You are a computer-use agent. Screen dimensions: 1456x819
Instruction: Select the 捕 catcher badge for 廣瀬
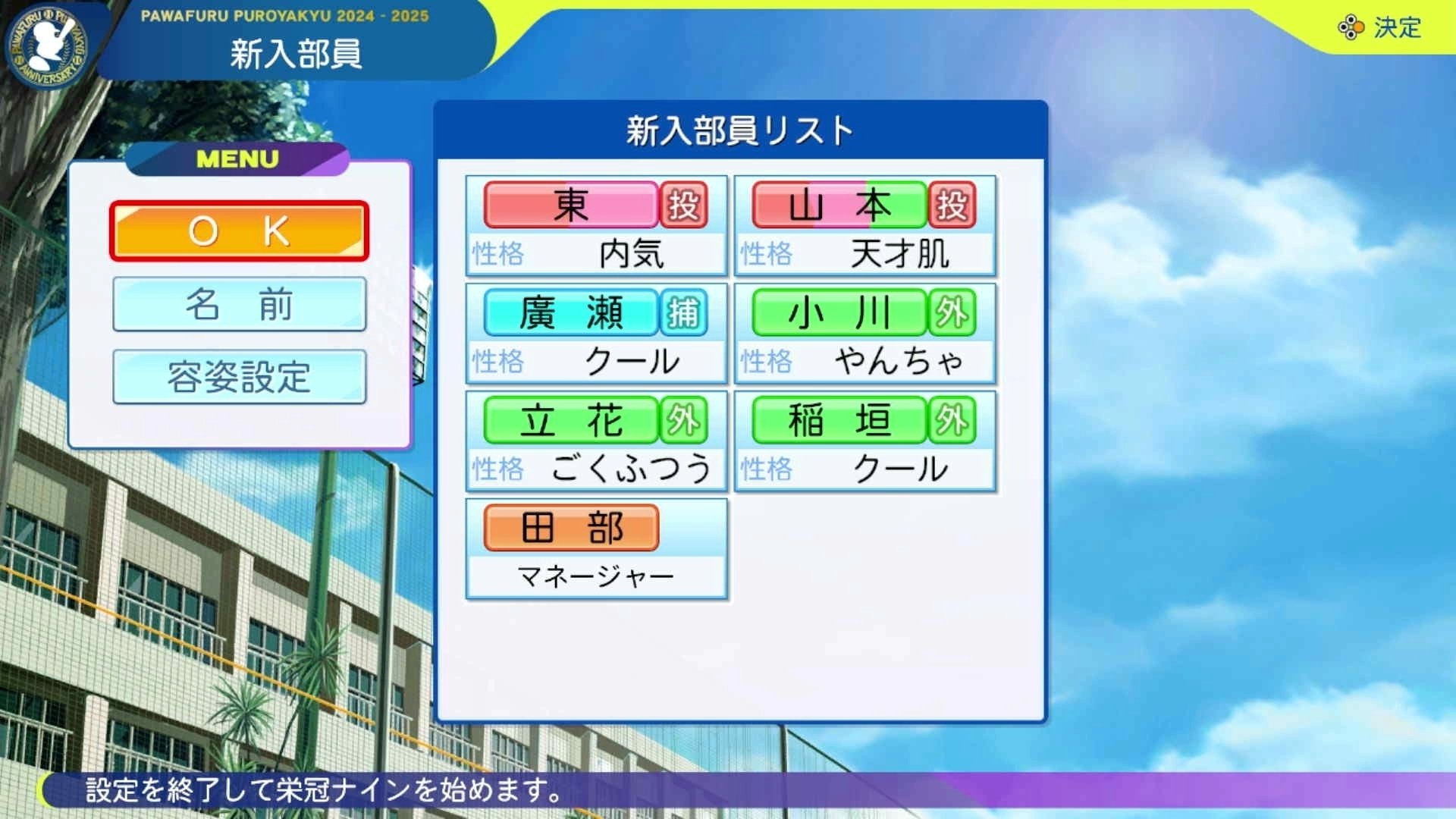tap(685, 312)
